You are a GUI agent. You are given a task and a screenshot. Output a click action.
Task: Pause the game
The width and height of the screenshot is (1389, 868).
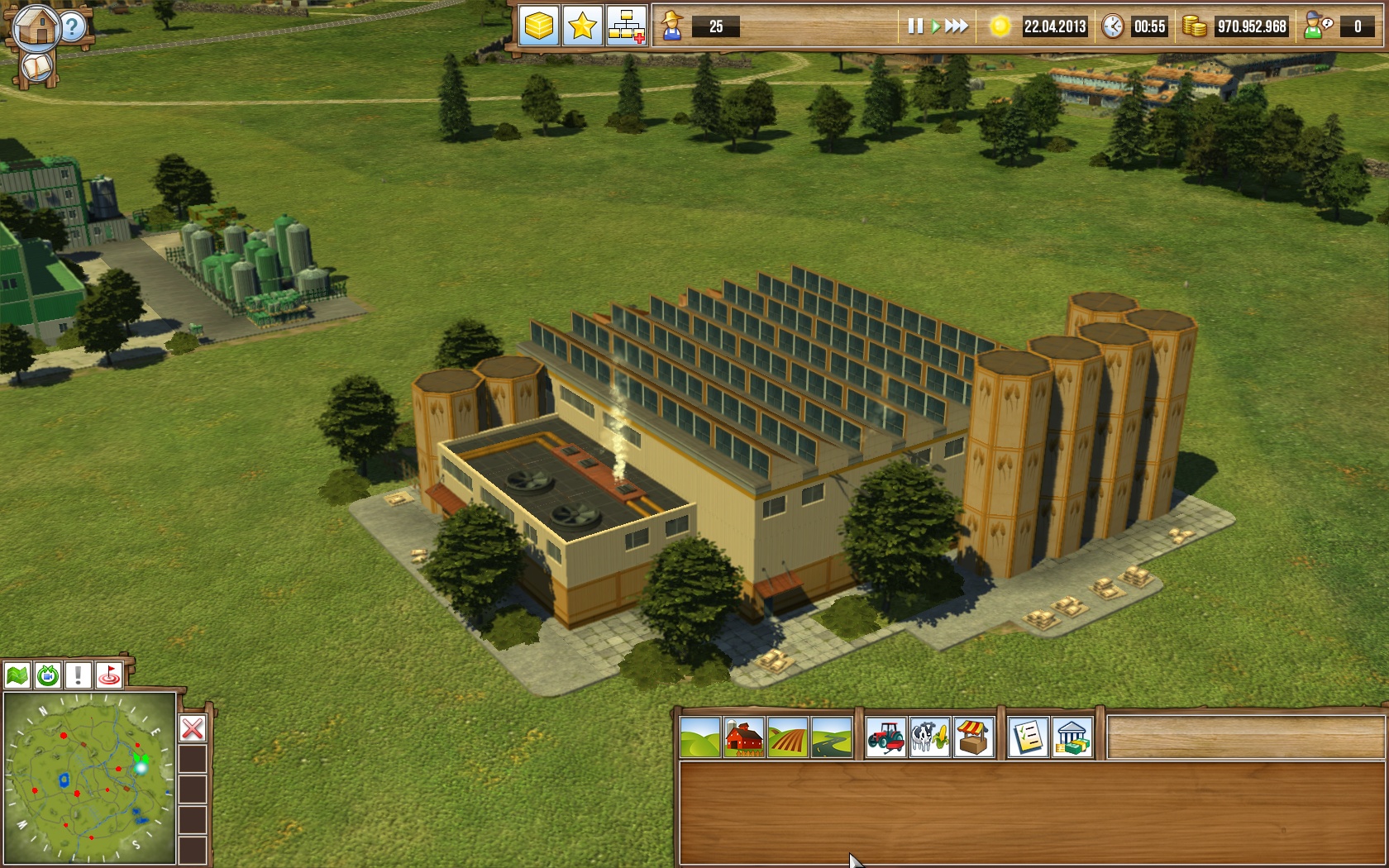(x=914, y=26)
